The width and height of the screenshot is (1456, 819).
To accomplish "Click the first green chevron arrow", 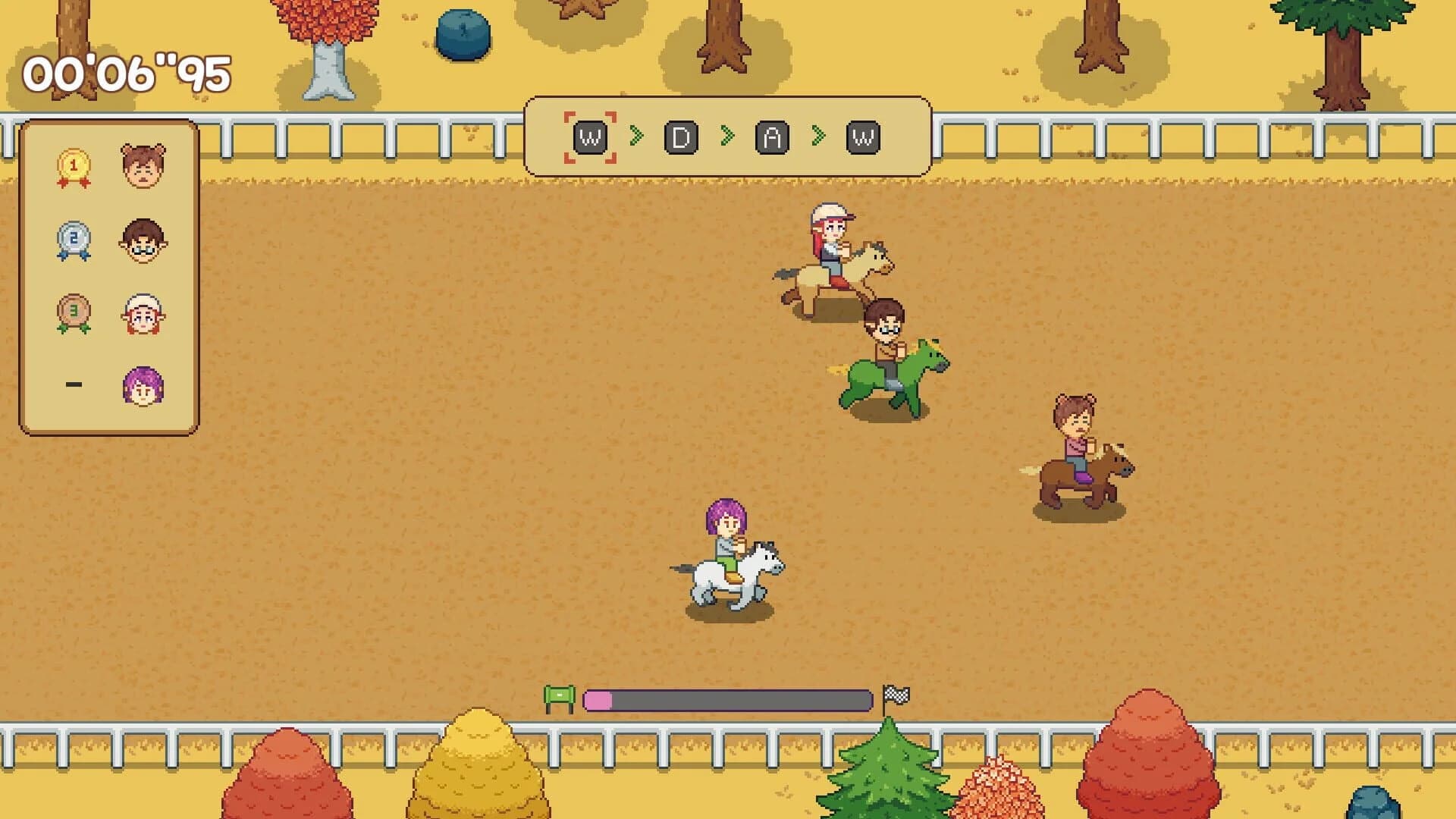I will click(x=637, y=136).
